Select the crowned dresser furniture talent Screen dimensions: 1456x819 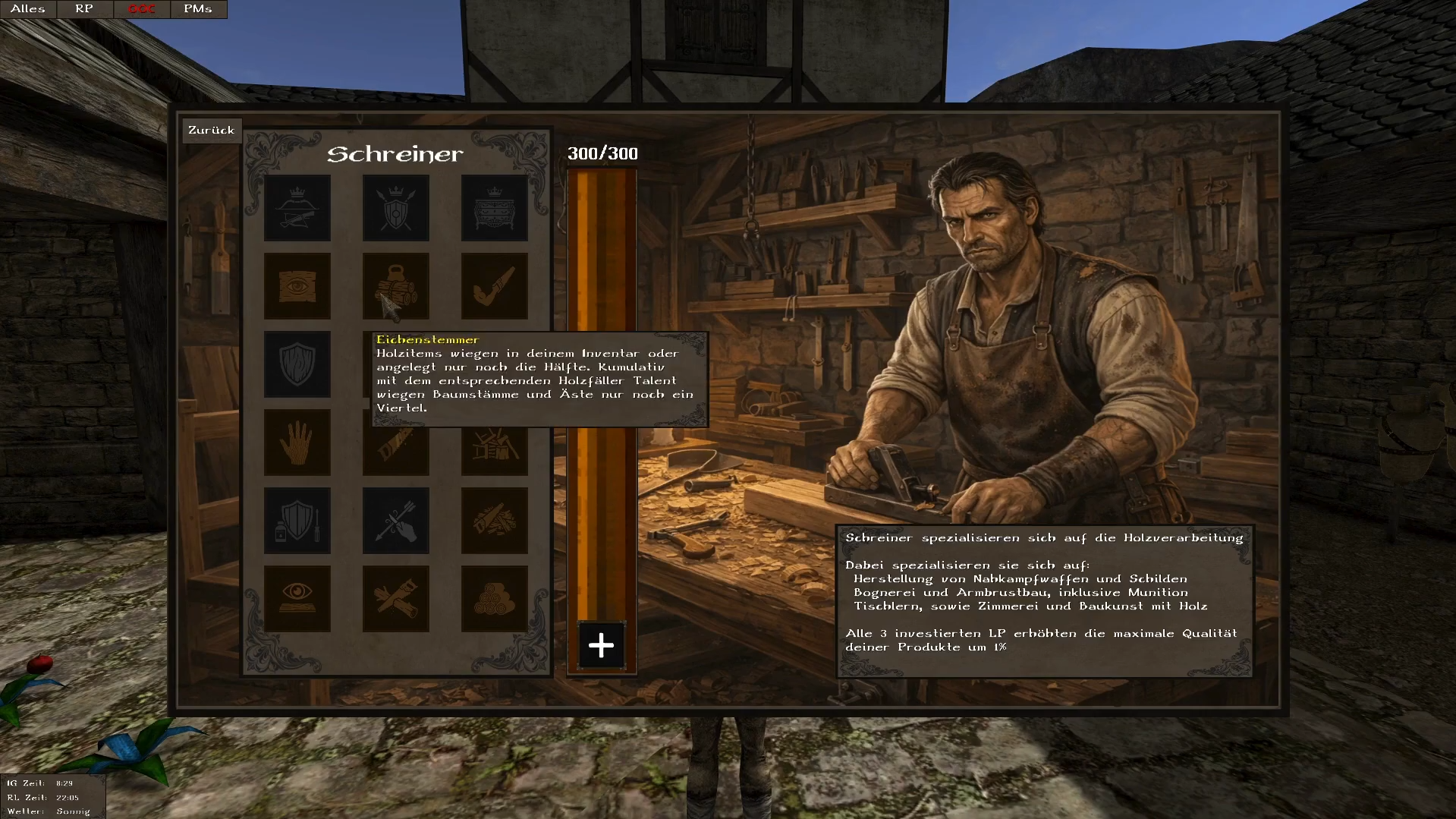[495, 208]
